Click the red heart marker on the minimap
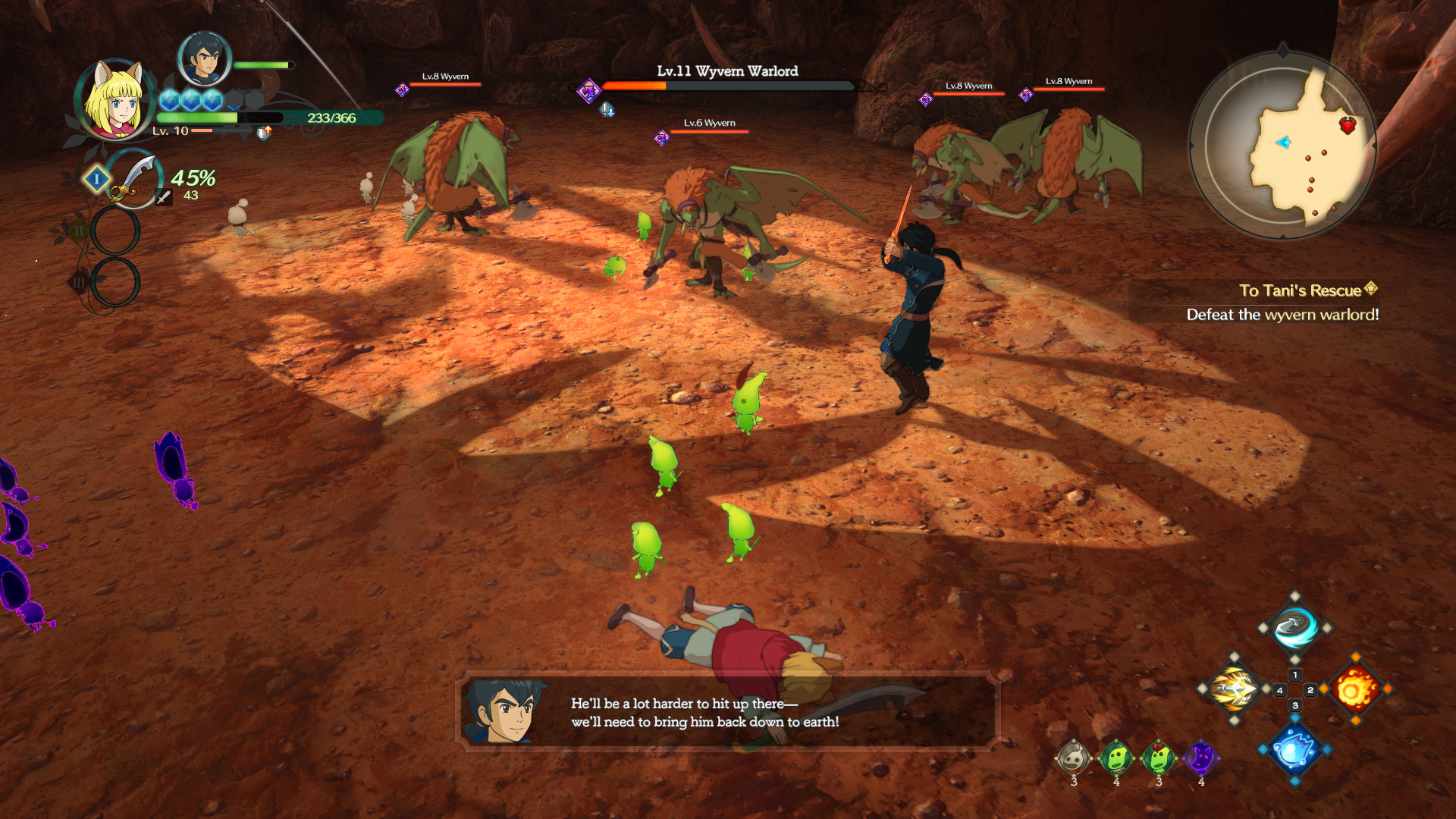 (x=1347, y=126)
